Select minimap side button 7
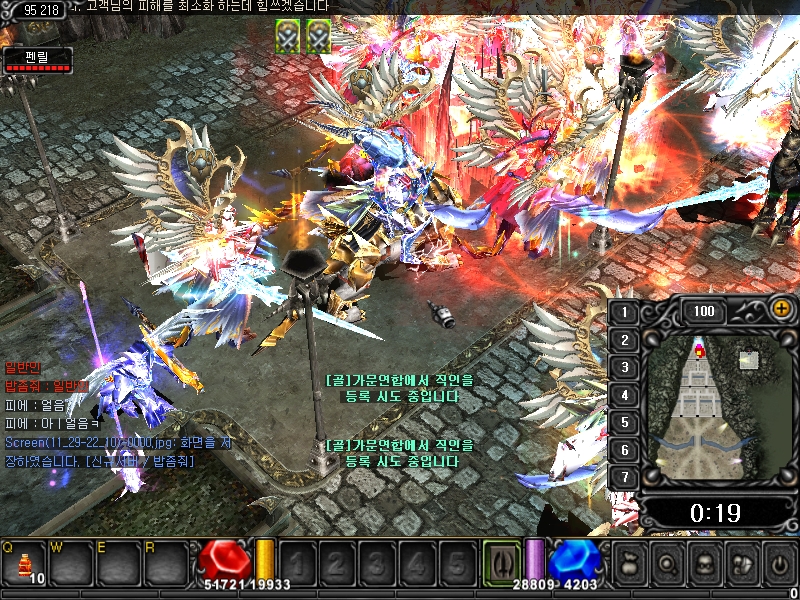 [x=625, y=477]
